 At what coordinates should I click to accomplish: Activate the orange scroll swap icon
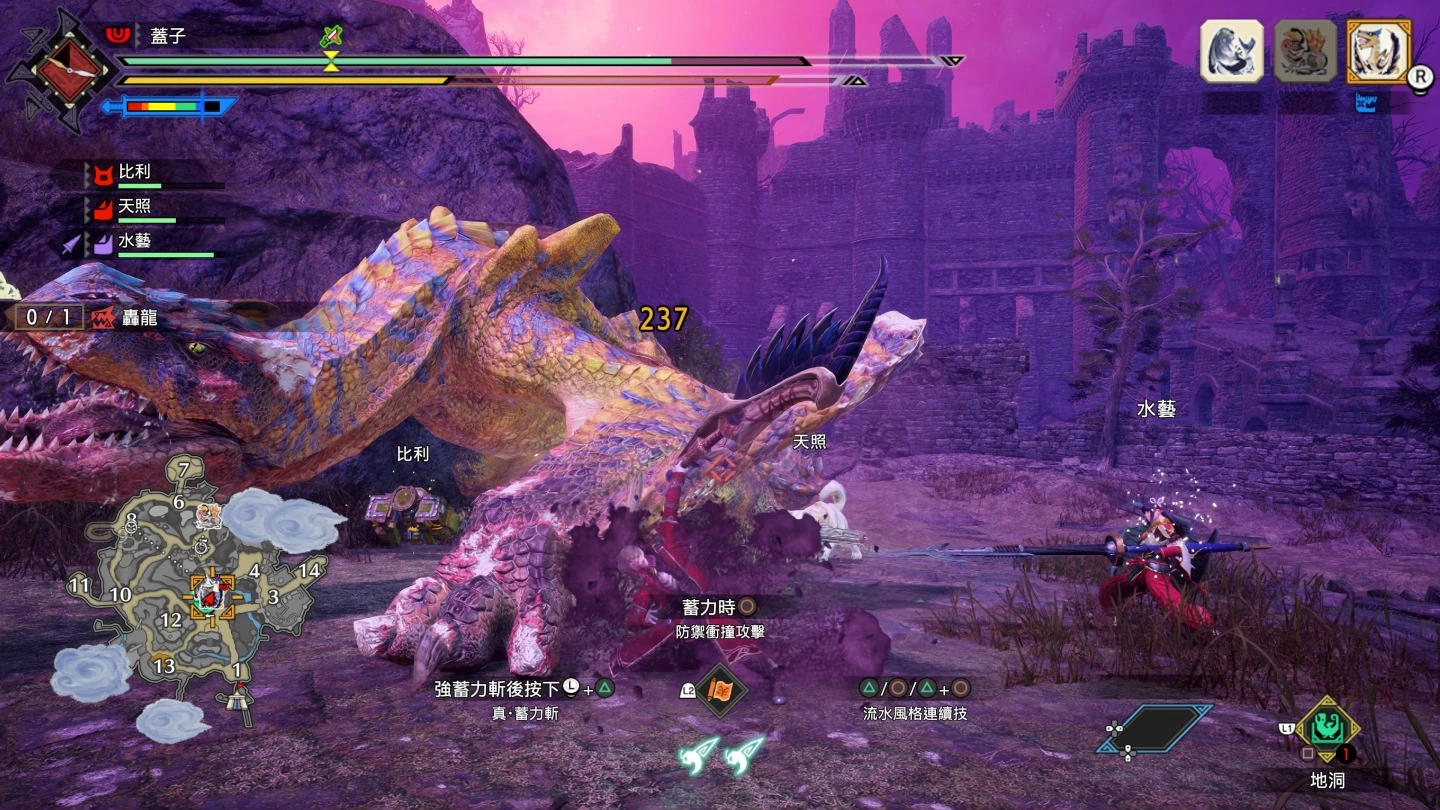[720, 690]
